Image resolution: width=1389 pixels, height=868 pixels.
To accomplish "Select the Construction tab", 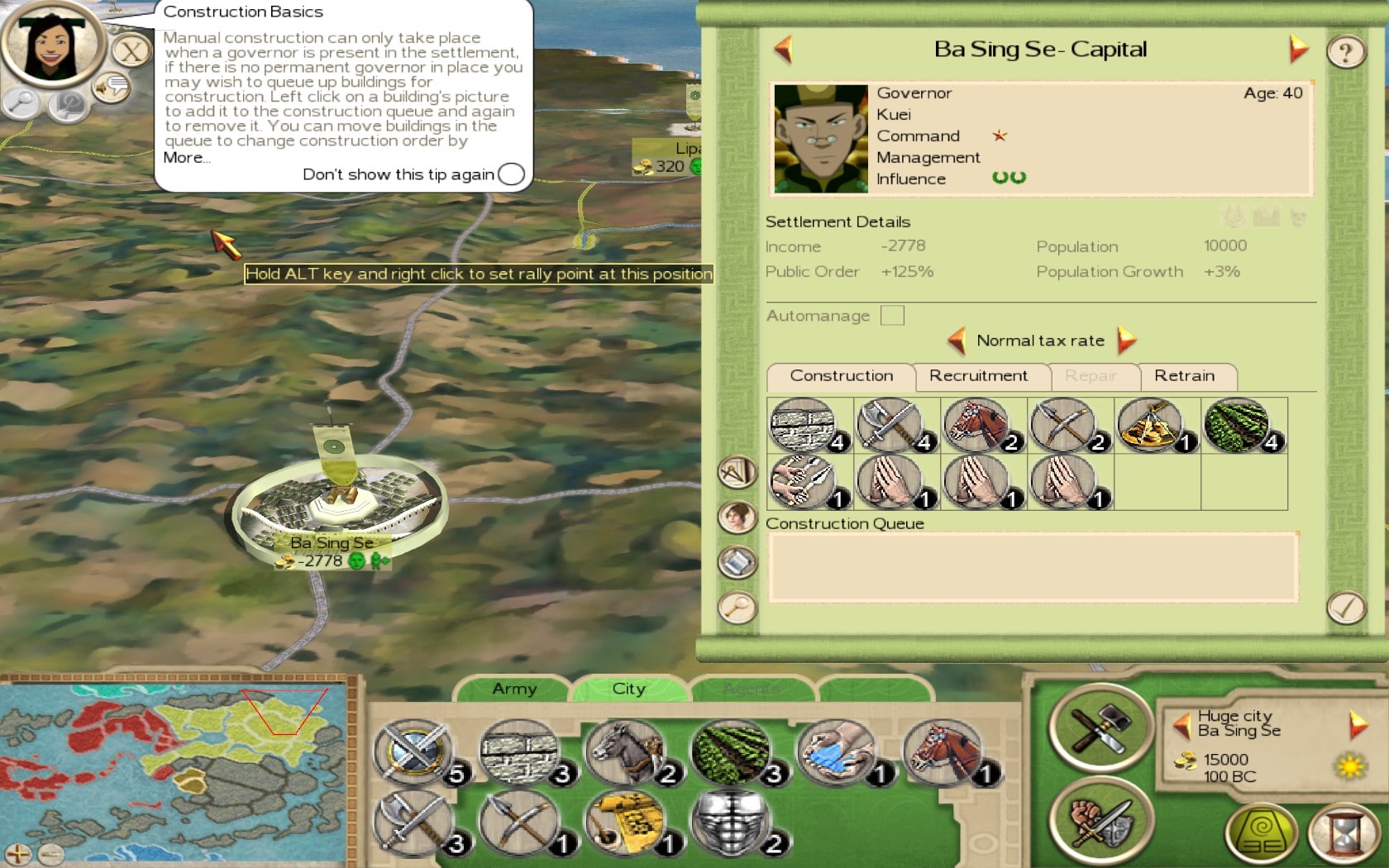I will point(841,376).
